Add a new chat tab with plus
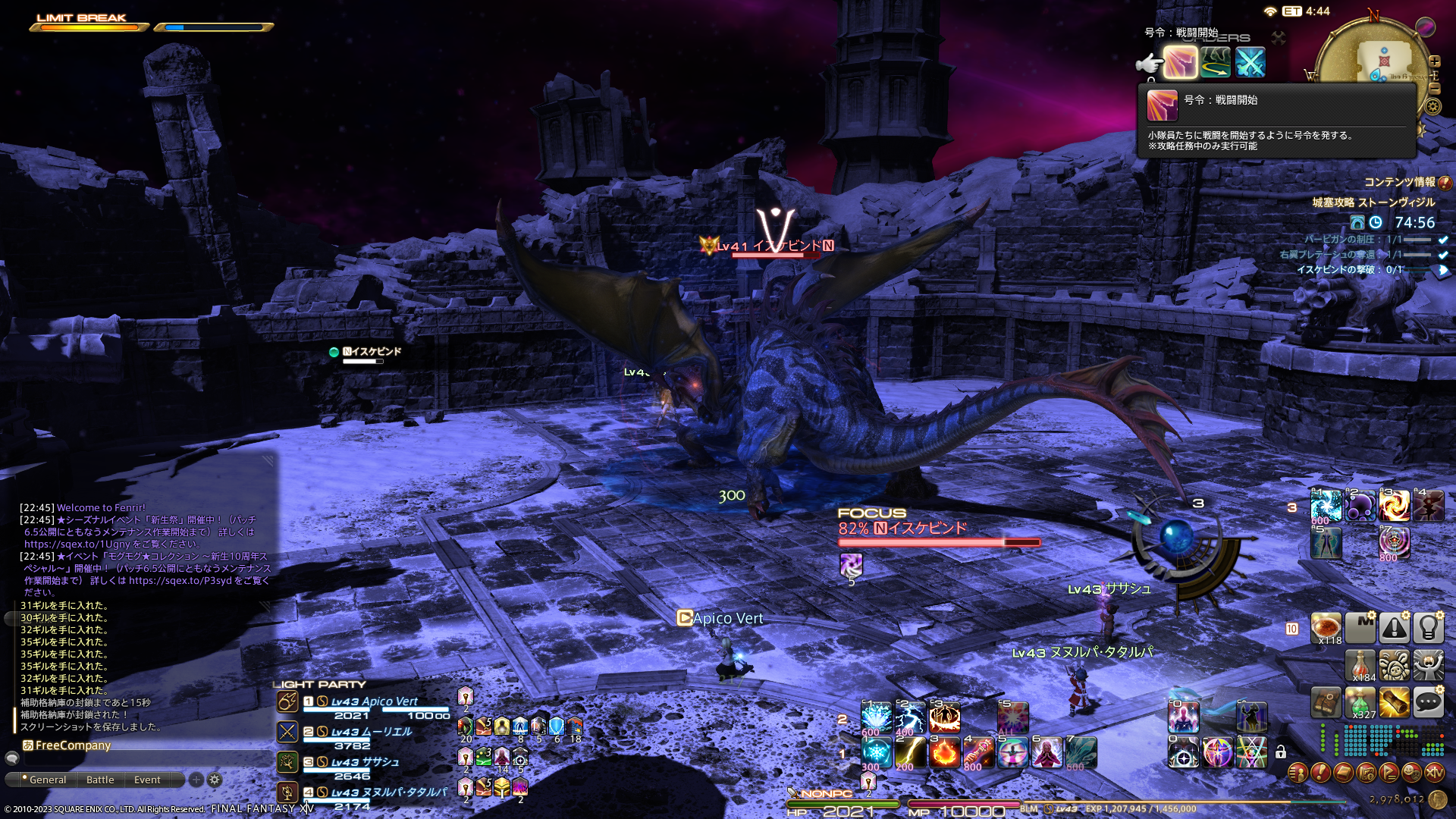 196,780
